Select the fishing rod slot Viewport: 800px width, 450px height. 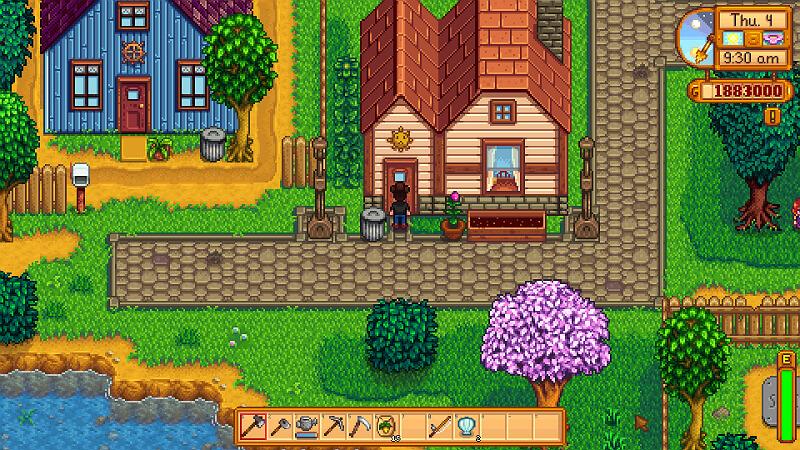point(438,427)
